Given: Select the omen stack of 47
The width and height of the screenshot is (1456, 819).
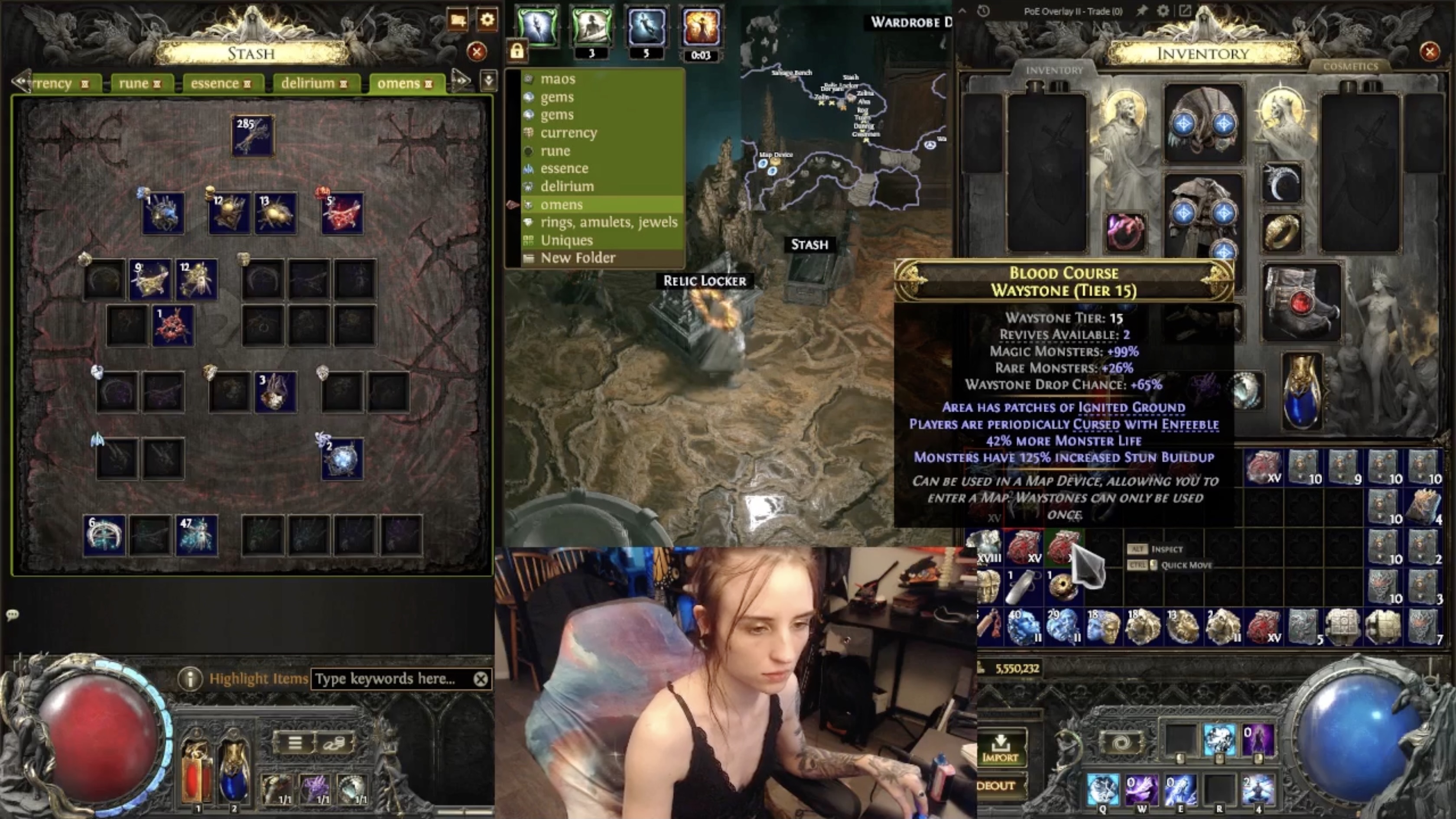Looking at the screenshot, I should point(196,535).
